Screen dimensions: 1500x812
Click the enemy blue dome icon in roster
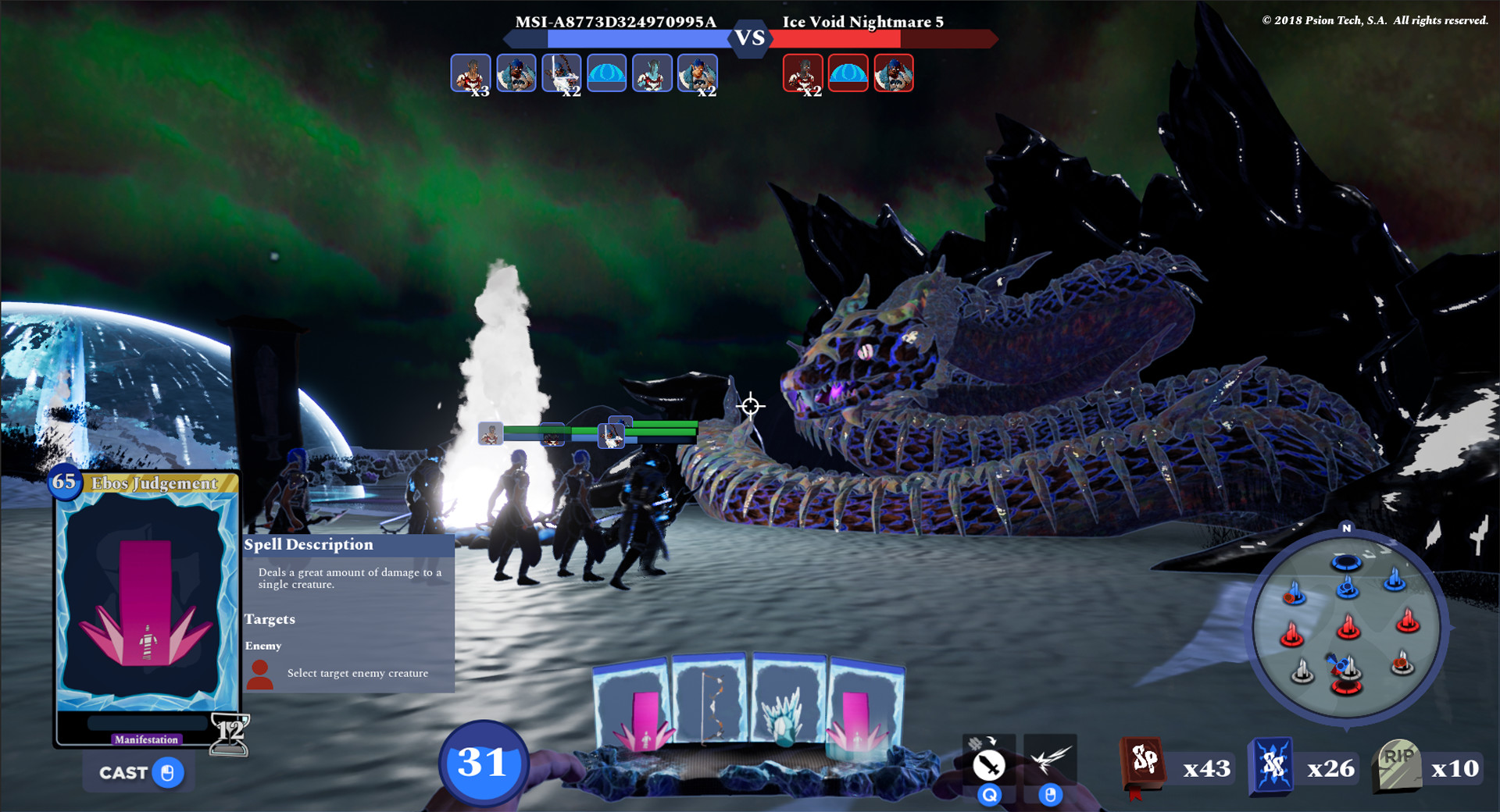click(847, 73)
